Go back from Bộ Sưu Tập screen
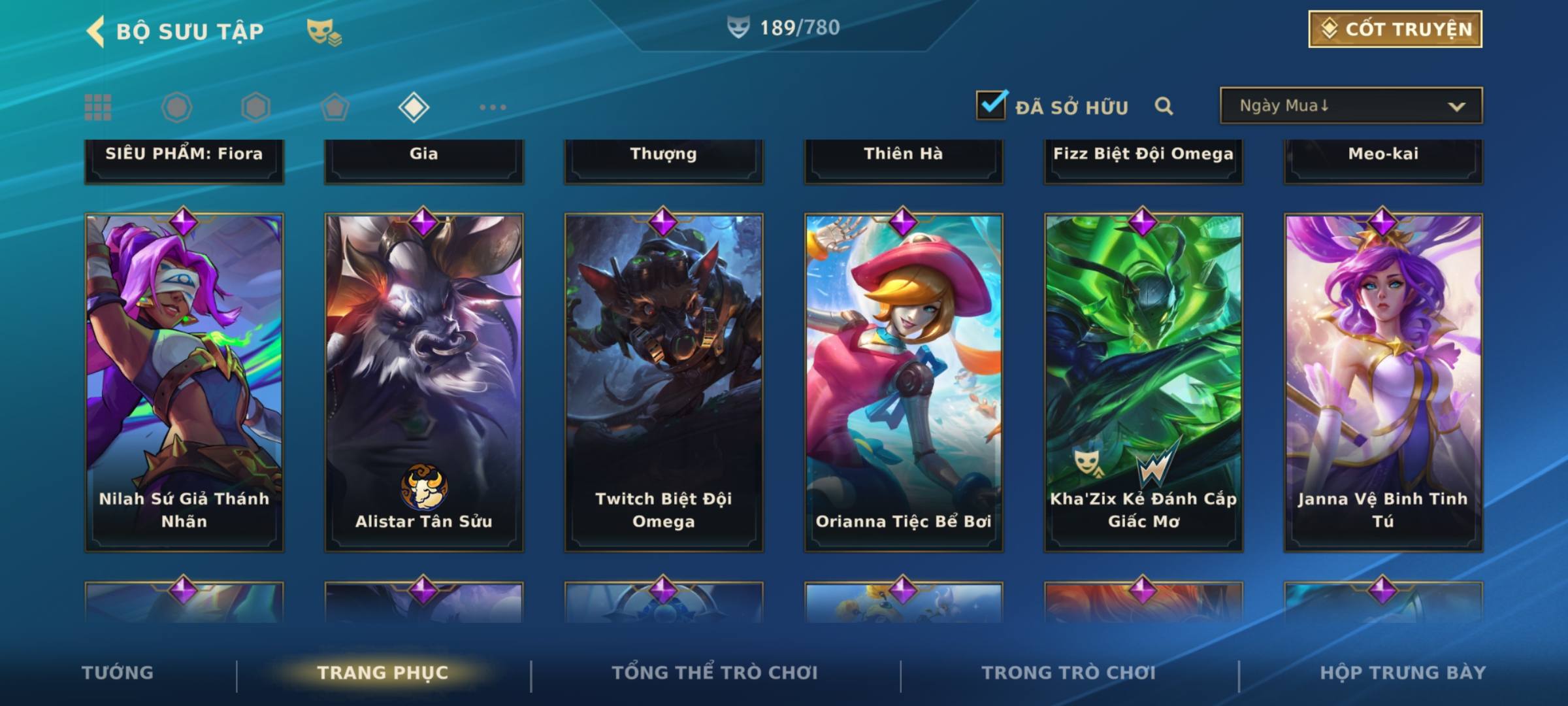This screenshot has height=706, width=1568. coord(96,31)
